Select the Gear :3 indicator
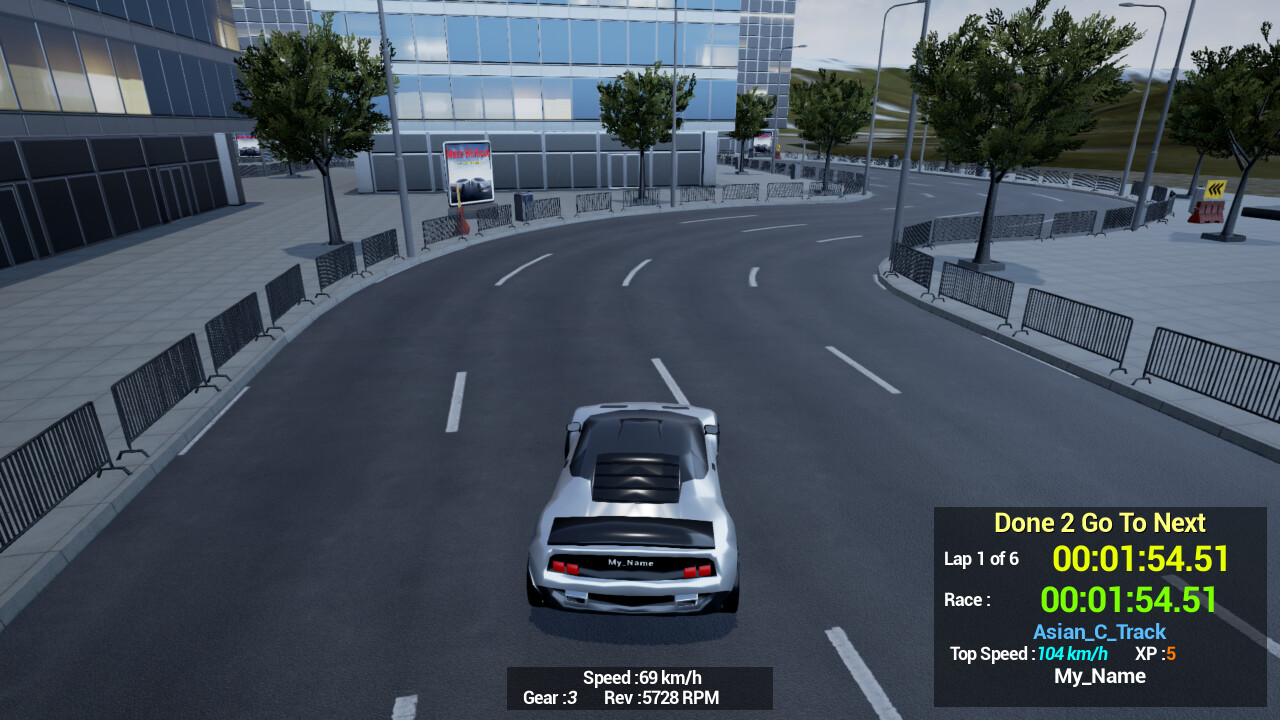This screenshot has width=1280, height=720. click(x=548, y=699)
